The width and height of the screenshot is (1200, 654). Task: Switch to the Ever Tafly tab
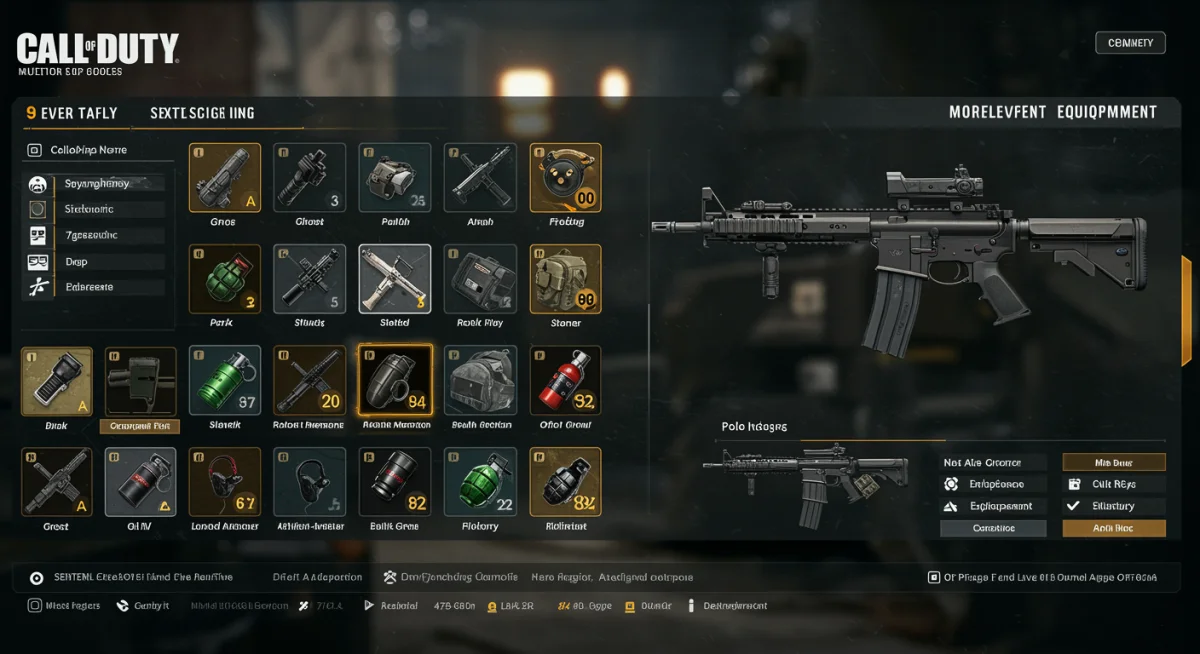pyautogui.click(x=71, y=113)
